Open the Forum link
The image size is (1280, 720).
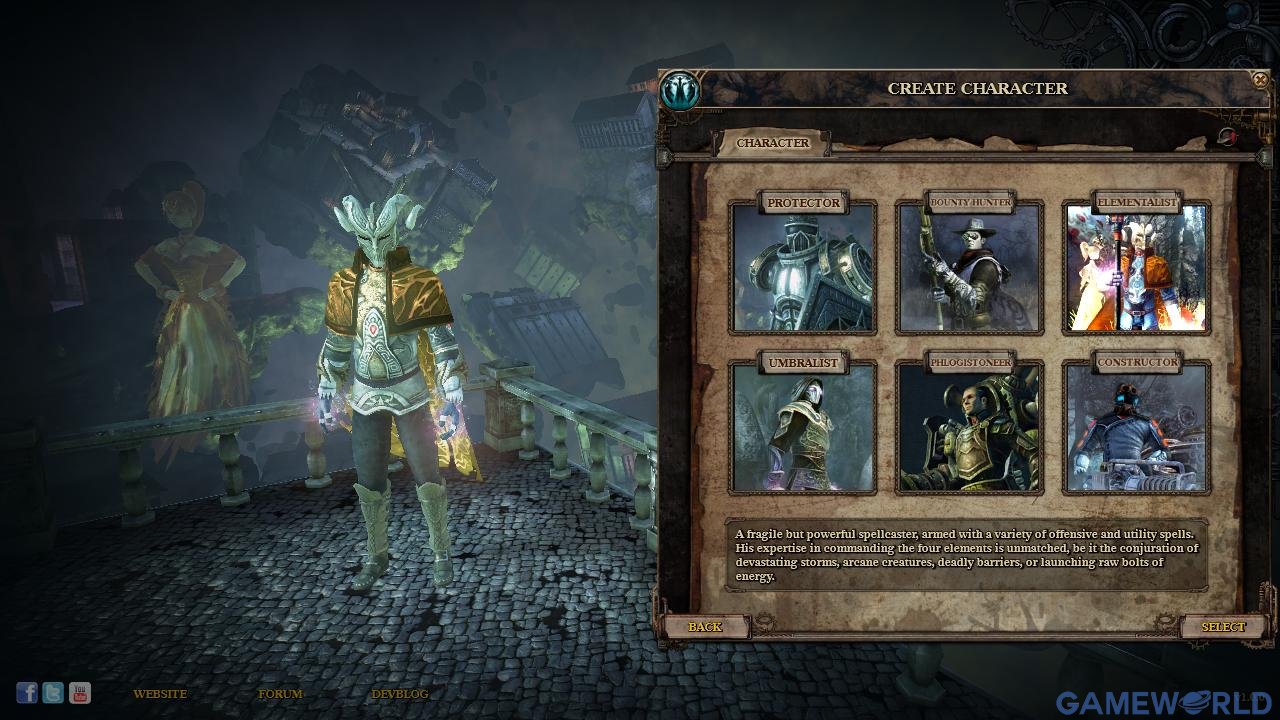point(280,694)
